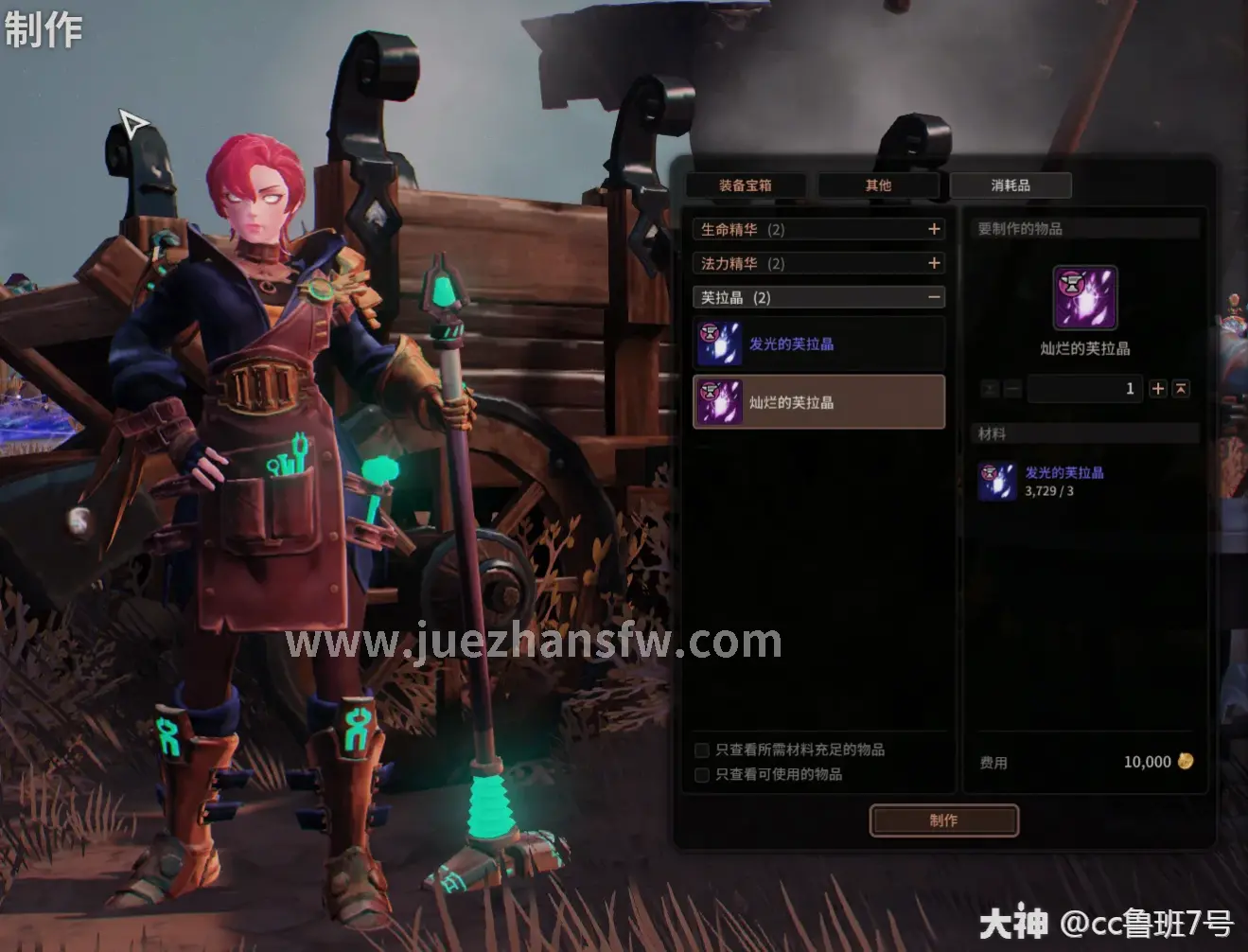Choose the 灿烂的芙拉晶 recipe row
1248x952 pixels.
819,402
